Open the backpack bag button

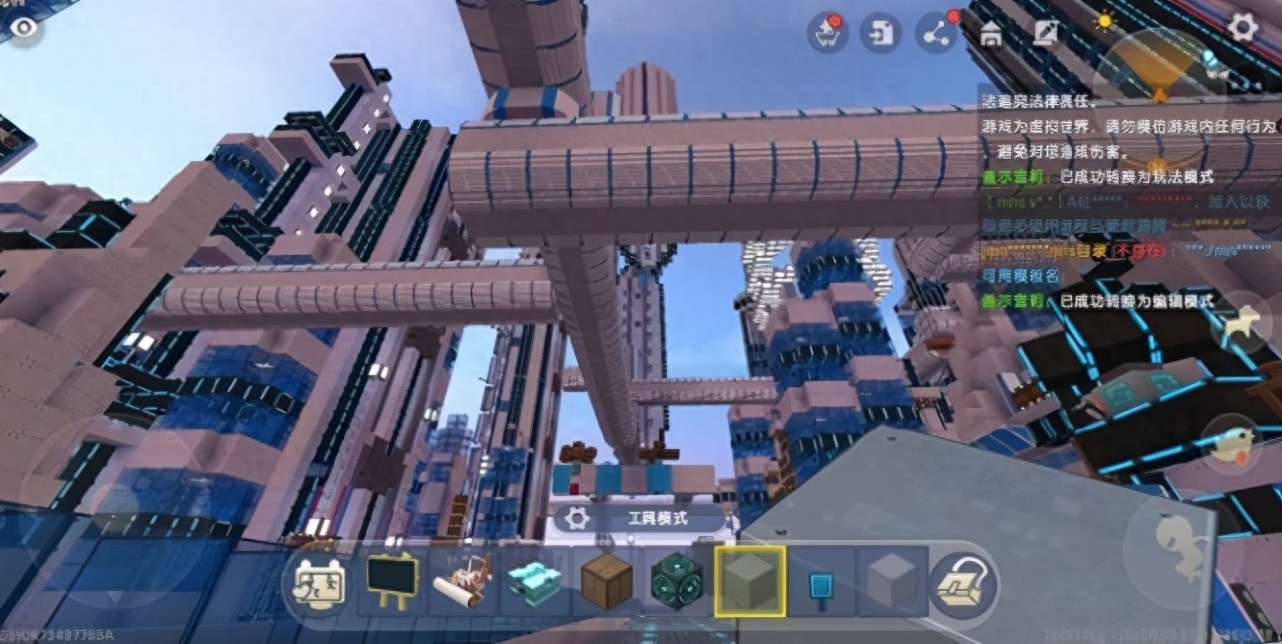962,582
